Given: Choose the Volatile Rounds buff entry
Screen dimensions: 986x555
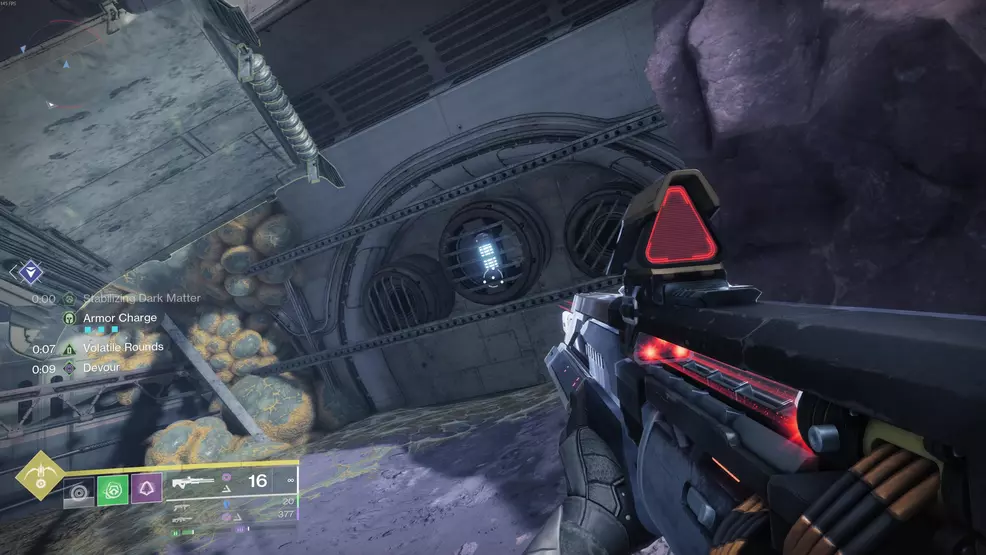Looking at the screenshot, I should 123,348.
